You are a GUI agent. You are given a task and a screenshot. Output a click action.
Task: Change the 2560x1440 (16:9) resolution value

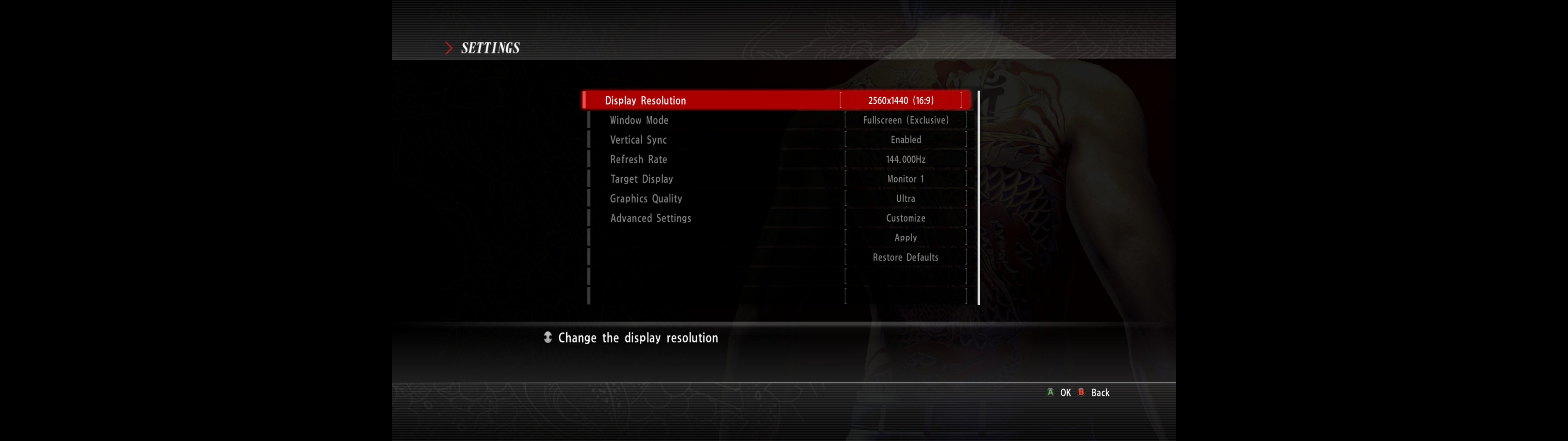(x=900, y=100)
